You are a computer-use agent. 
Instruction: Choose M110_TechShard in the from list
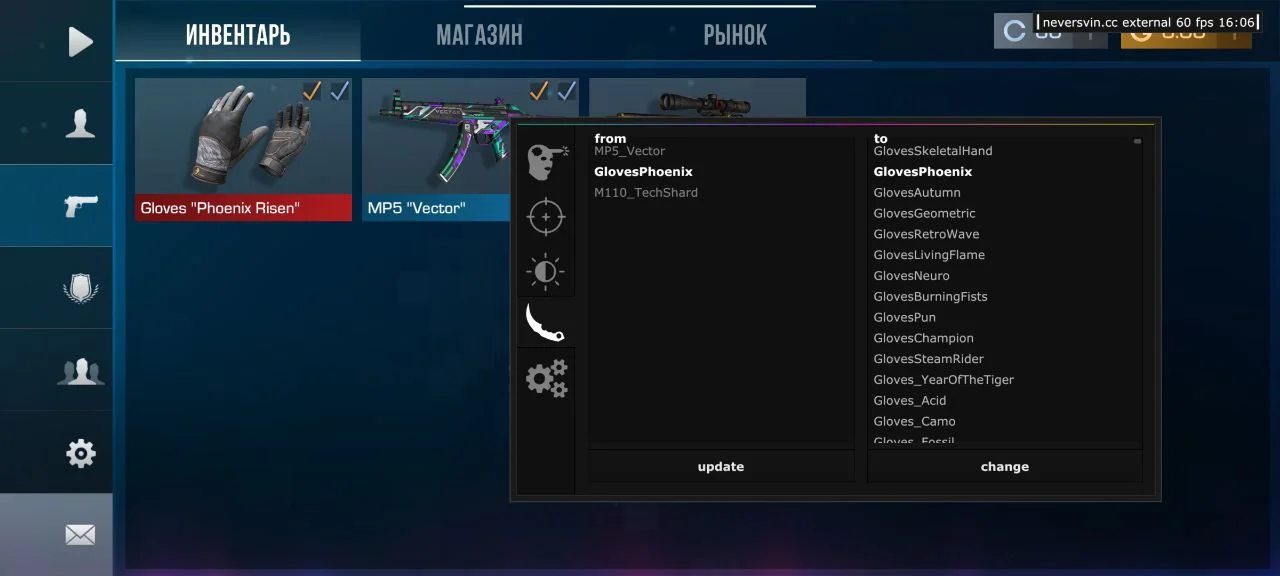coord(646,193)
